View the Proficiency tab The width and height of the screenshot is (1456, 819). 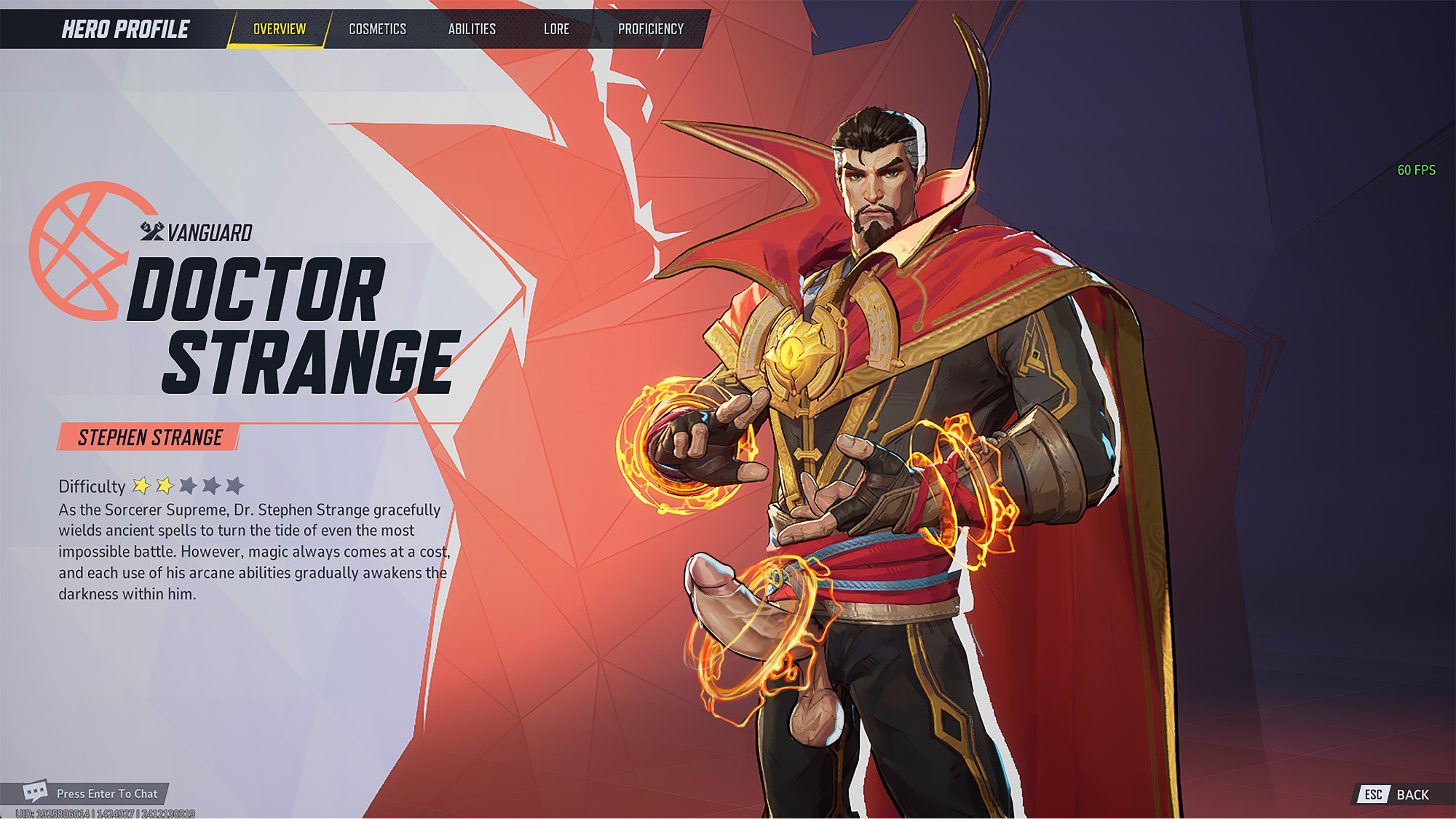[651, 29]
